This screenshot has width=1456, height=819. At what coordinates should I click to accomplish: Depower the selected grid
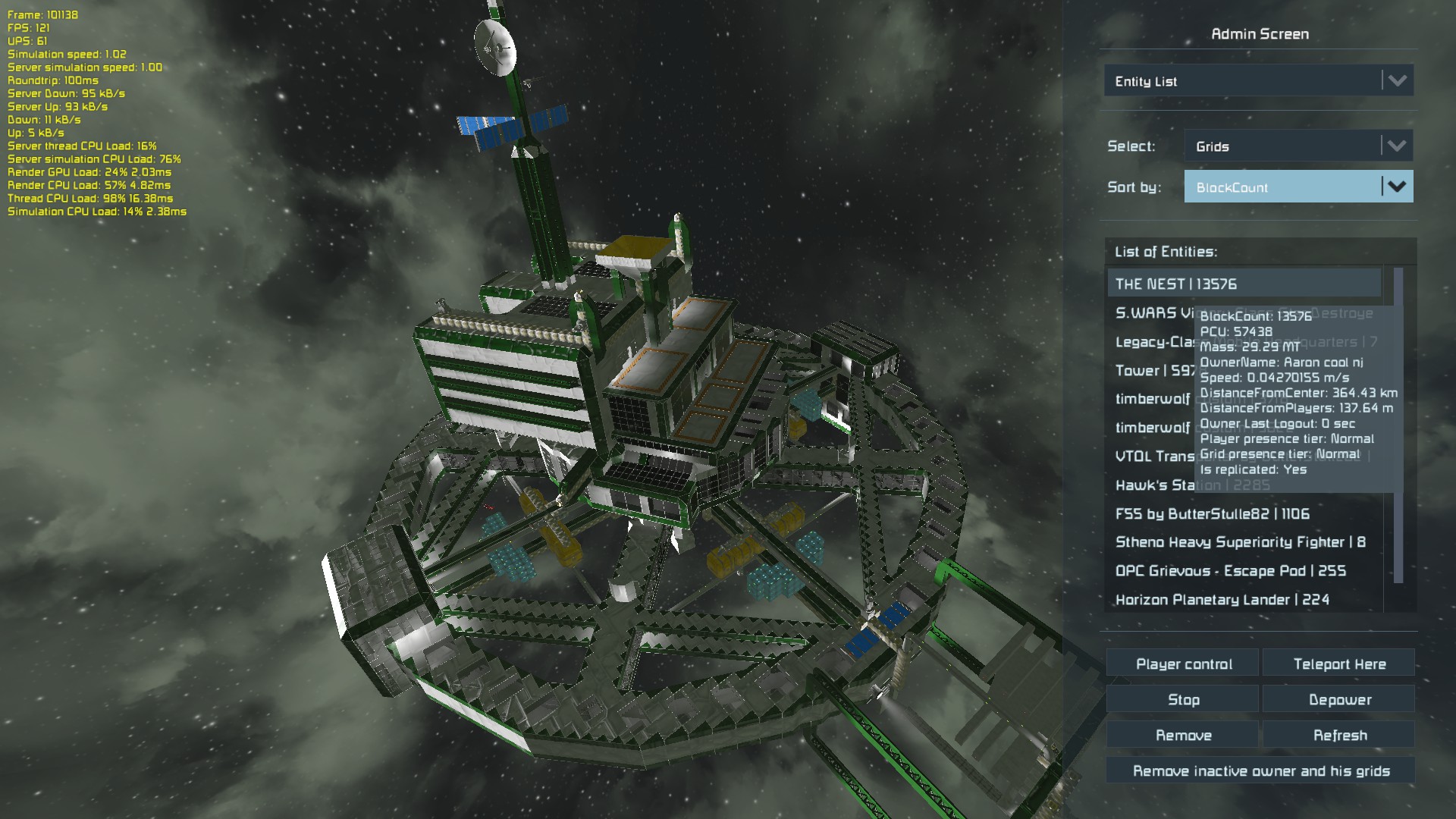coord(1338,699)
